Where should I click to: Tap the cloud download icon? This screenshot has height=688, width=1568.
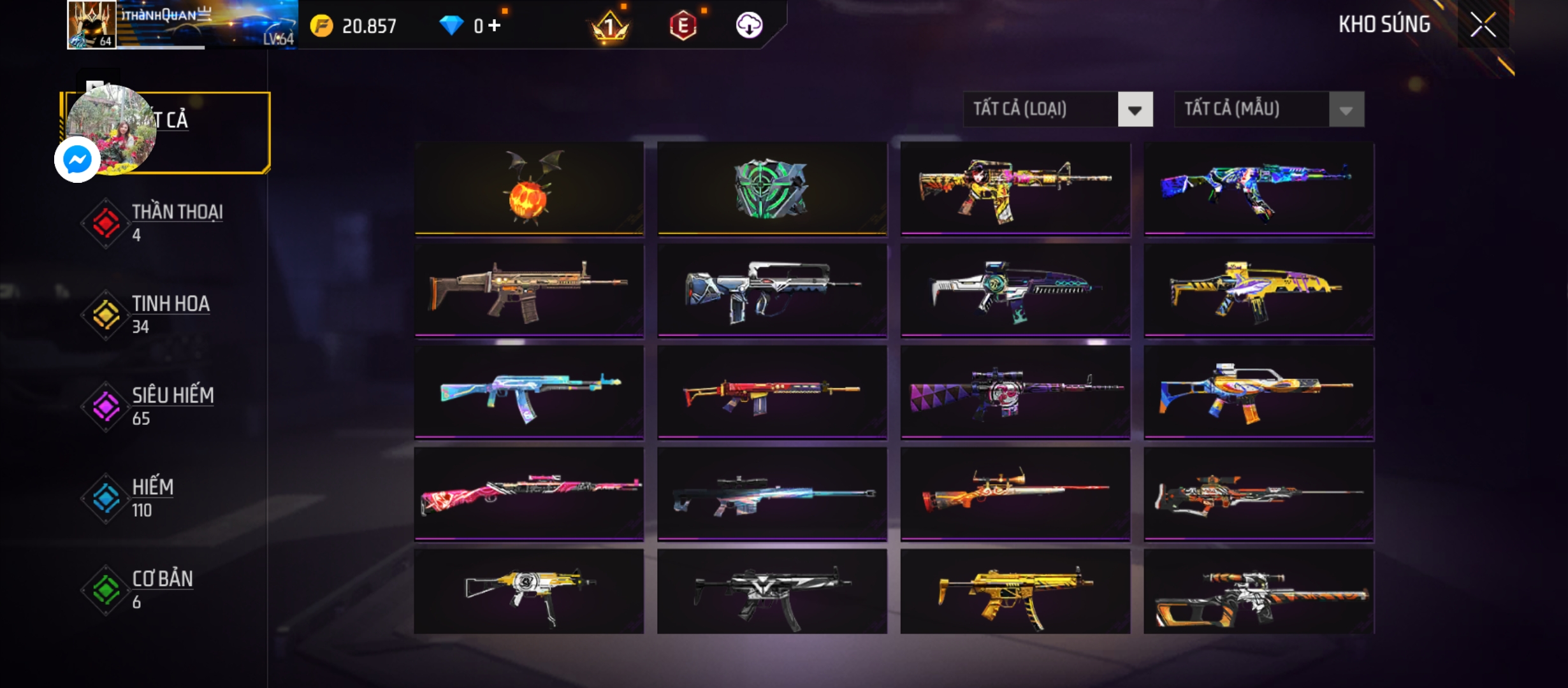point(749,25)
